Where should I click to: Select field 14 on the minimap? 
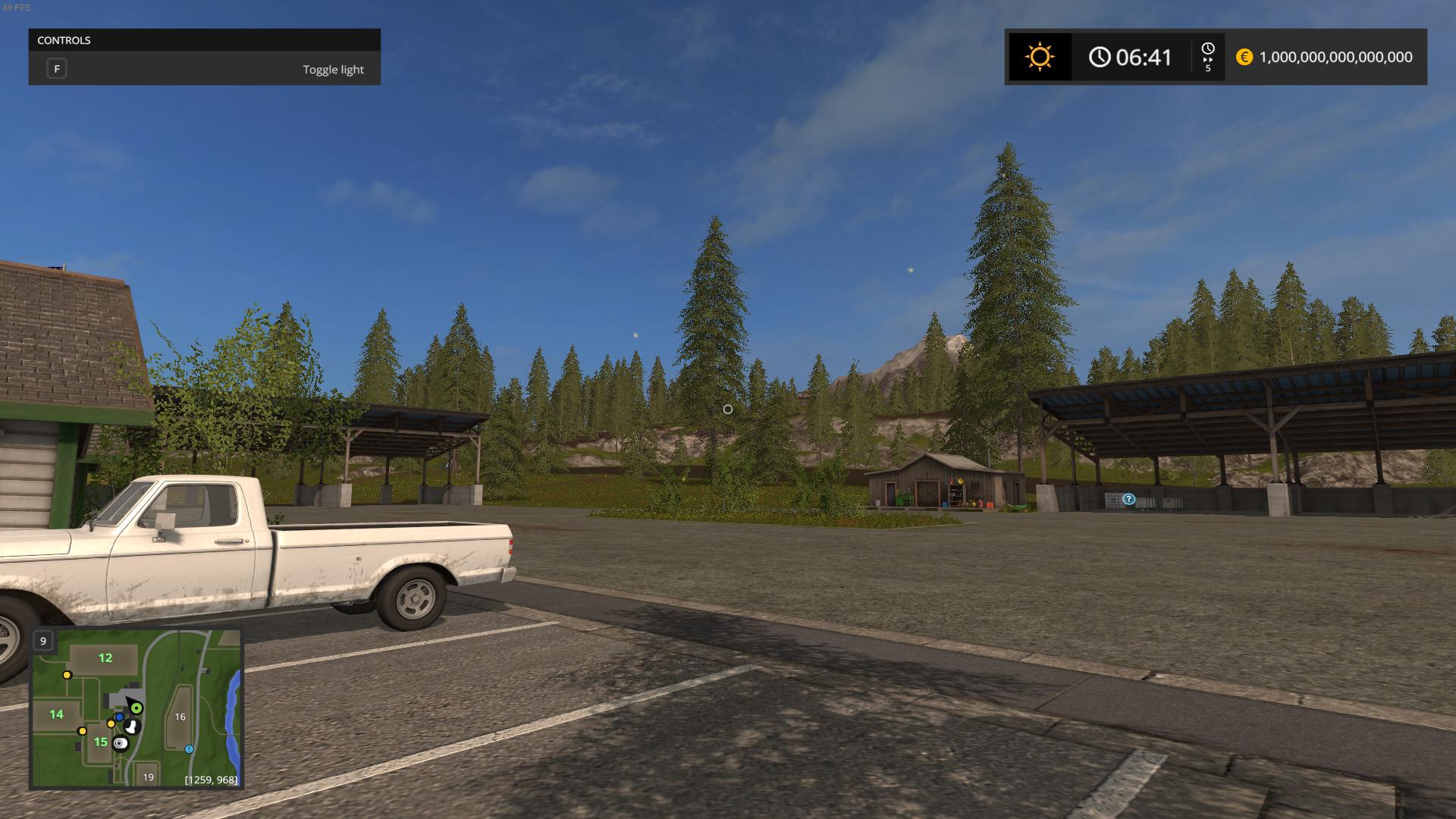pyautogui.click(x=56, y=714)
